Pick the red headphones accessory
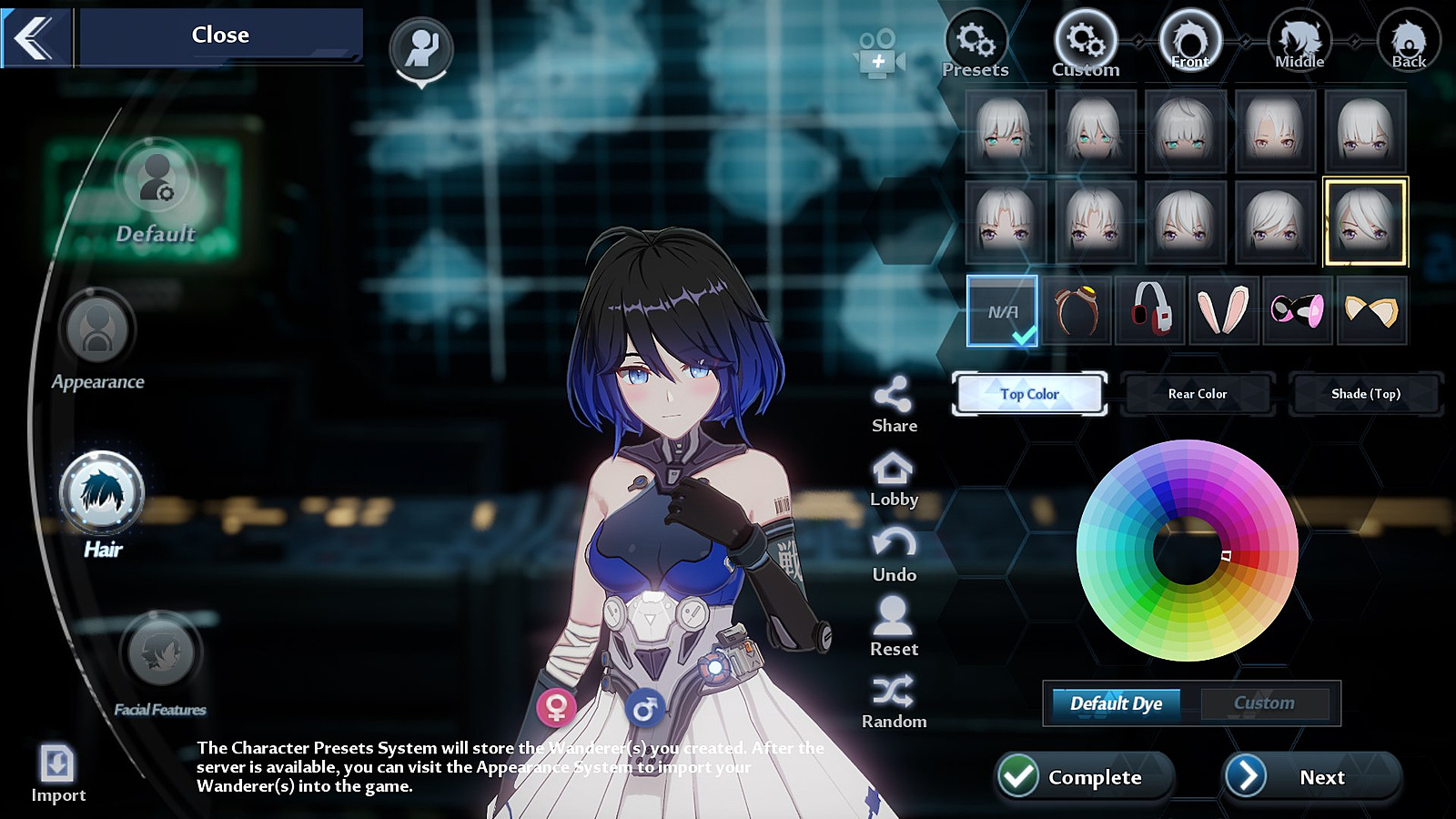The width and height of the screenshot is (1456, 819). [1150, 310]
